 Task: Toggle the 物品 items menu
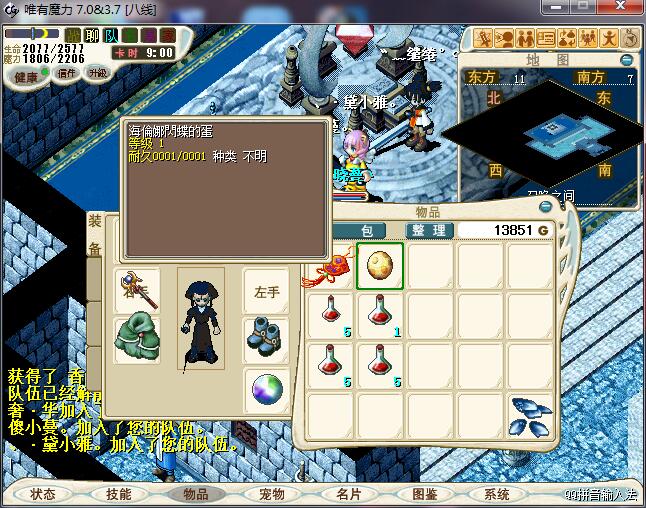coord(196,494)
